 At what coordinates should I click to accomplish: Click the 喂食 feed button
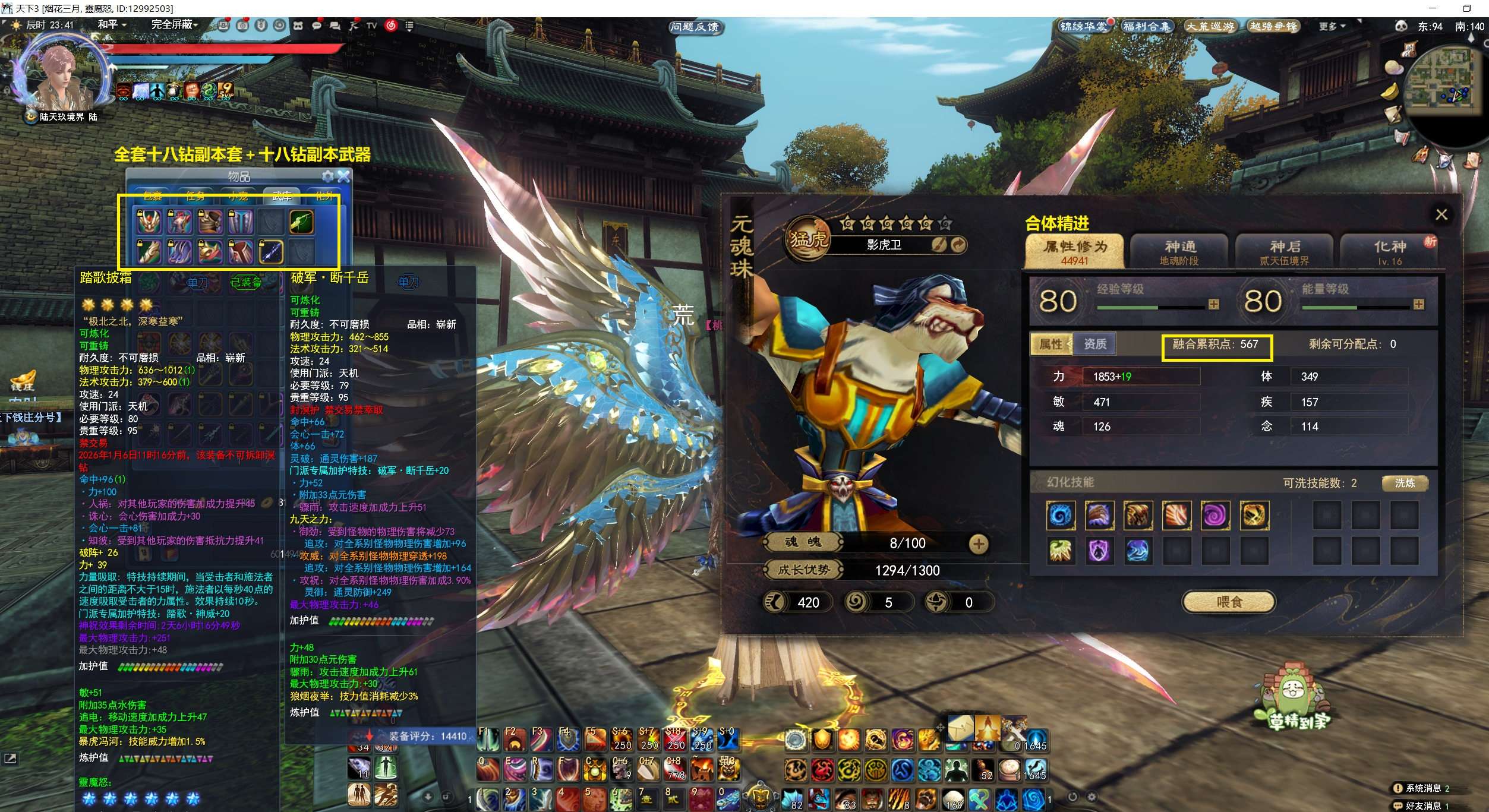tap(1229, 602)
